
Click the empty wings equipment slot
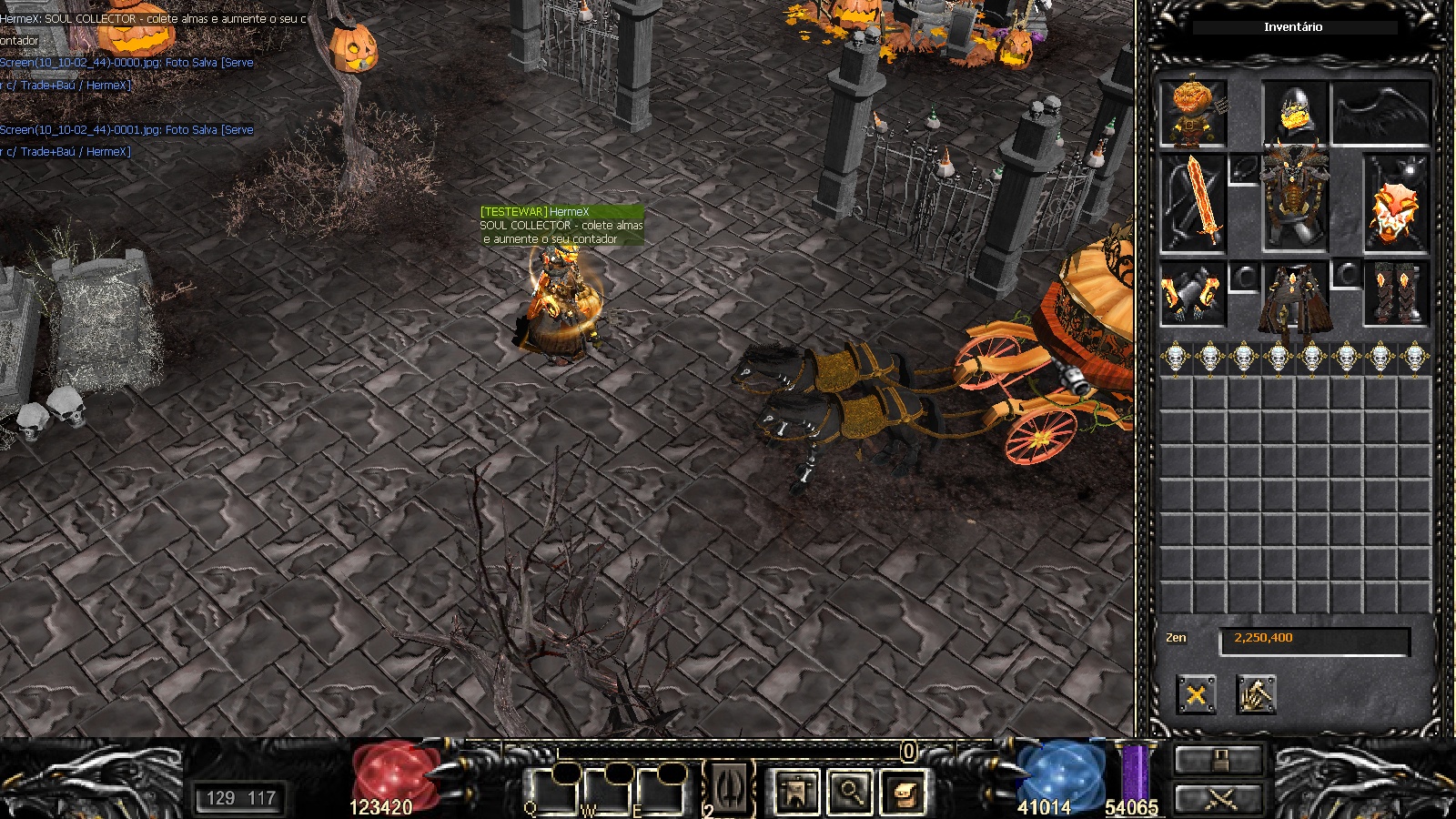point(1380,114)
